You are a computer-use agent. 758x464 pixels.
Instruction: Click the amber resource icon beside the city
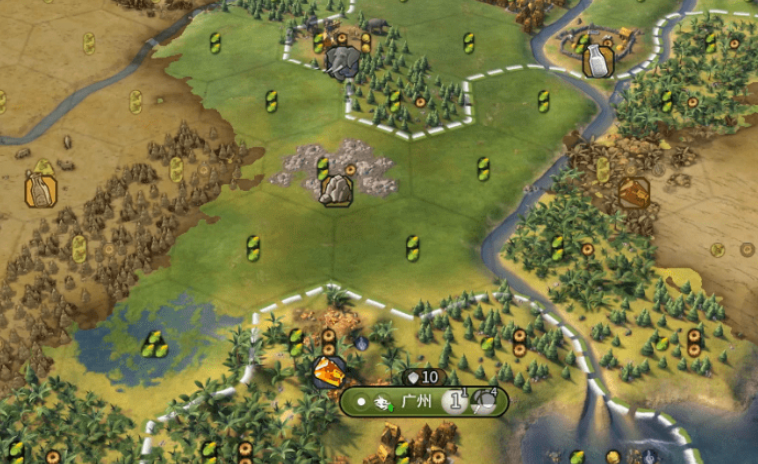[x=328, y=372]
